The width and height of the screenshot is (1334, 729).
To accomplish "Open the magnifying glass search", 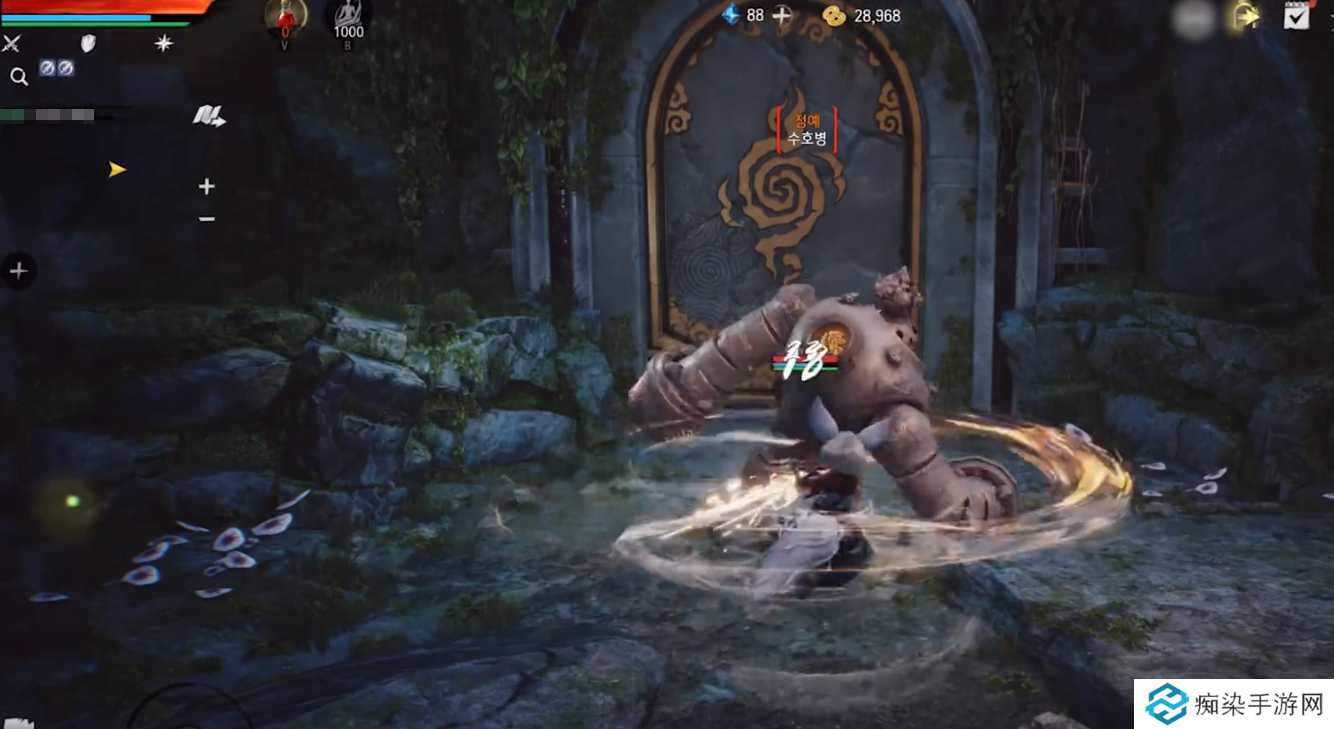I will (x=18, y=76).
